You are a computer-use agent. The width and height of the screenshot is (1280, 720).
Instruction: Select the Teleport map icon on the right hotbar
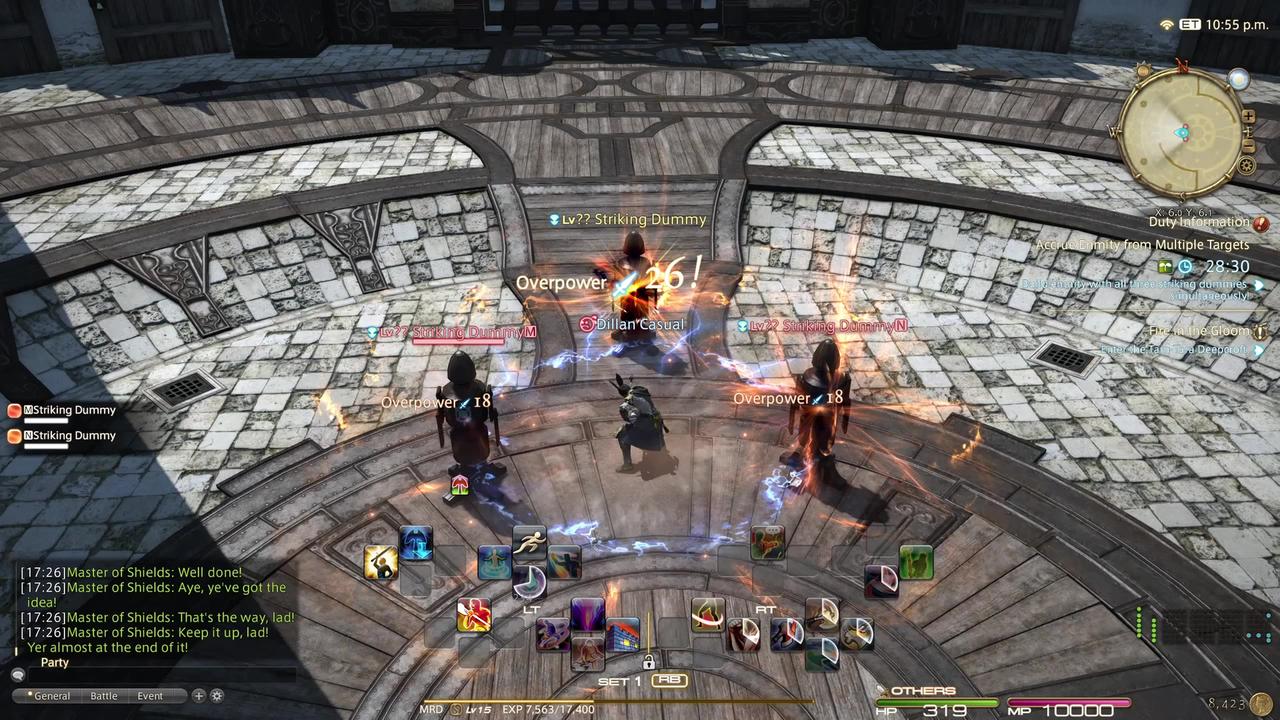coord(767,543)
